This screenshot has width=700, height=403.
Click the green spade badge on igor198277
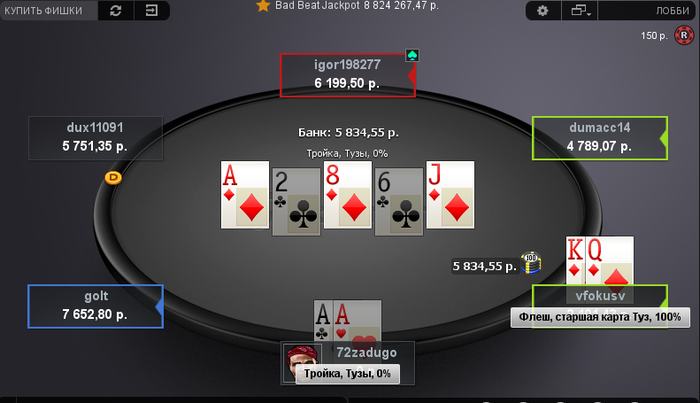coord(411,55)
